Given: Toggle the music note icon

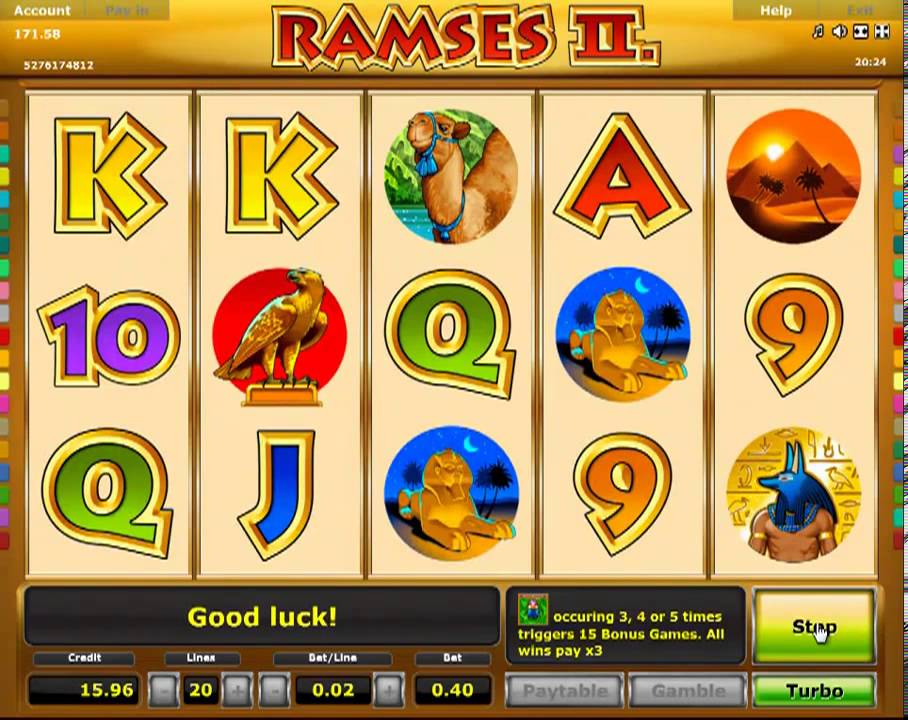Looking at the screenshot, I should coord(818,32).
